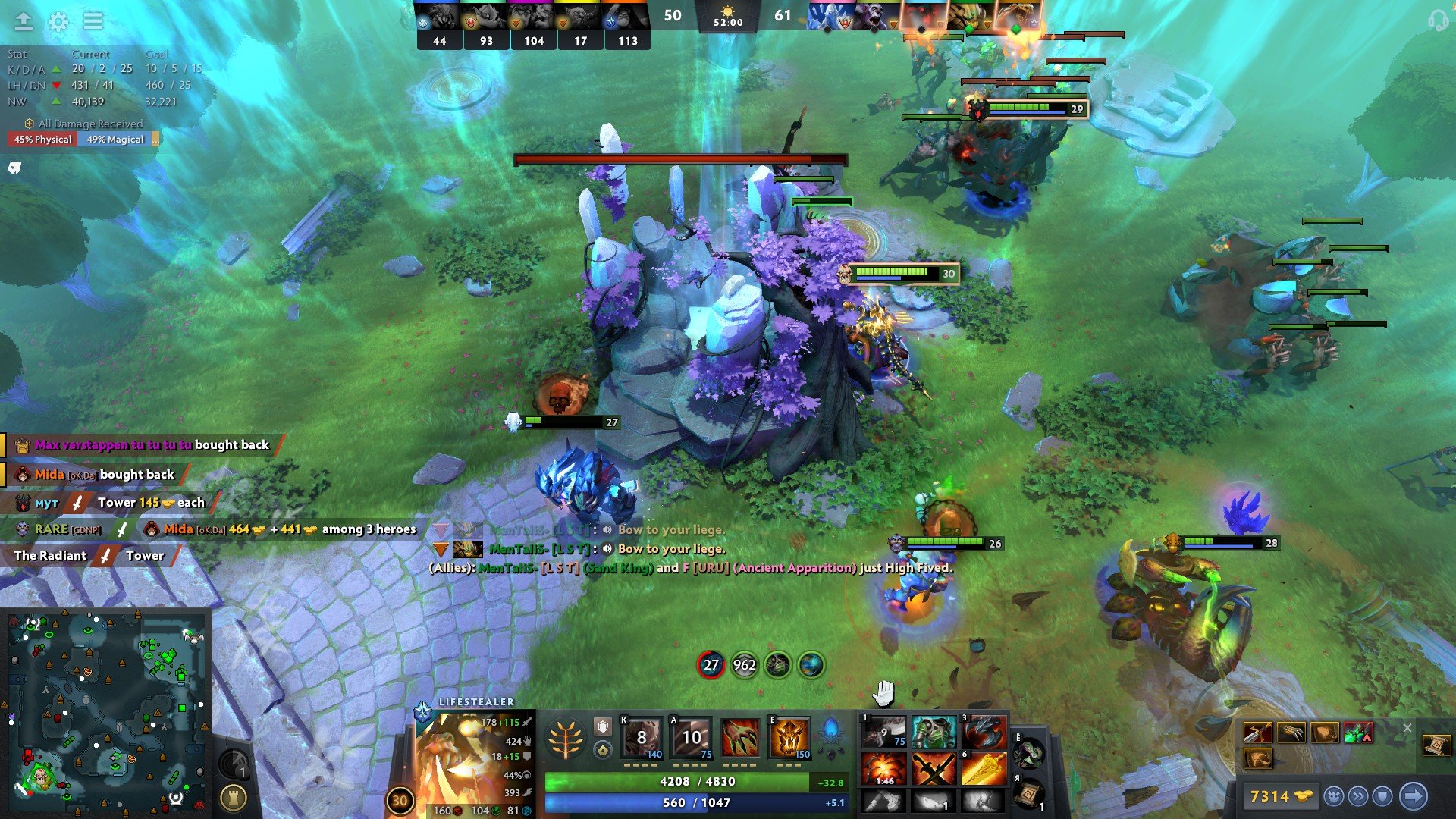
Task: Use the crossed swords item slot
Action: pyautogui.click(x=934, y=769)
